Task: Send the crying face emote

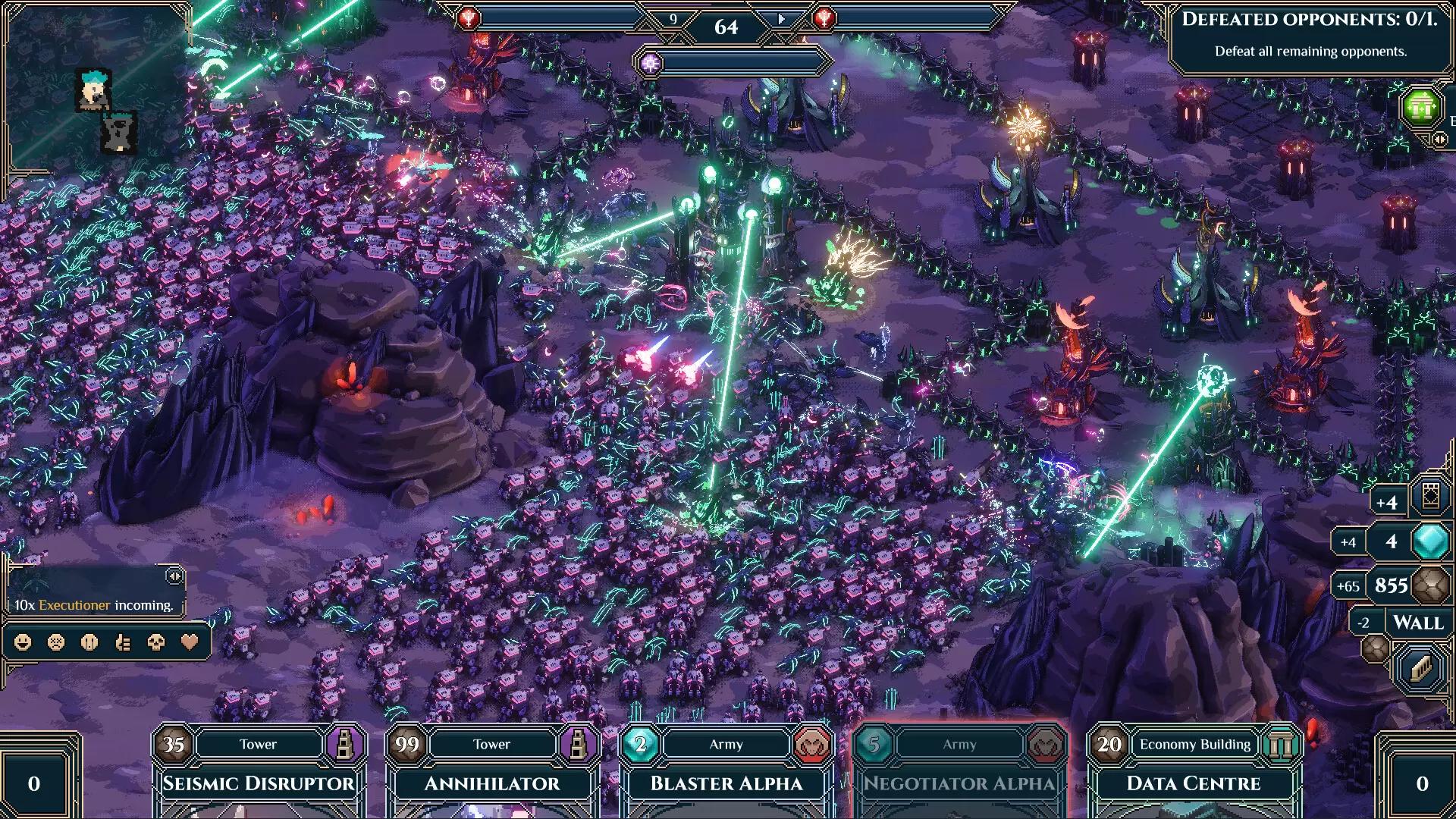Action: click(x=89, y=642)
